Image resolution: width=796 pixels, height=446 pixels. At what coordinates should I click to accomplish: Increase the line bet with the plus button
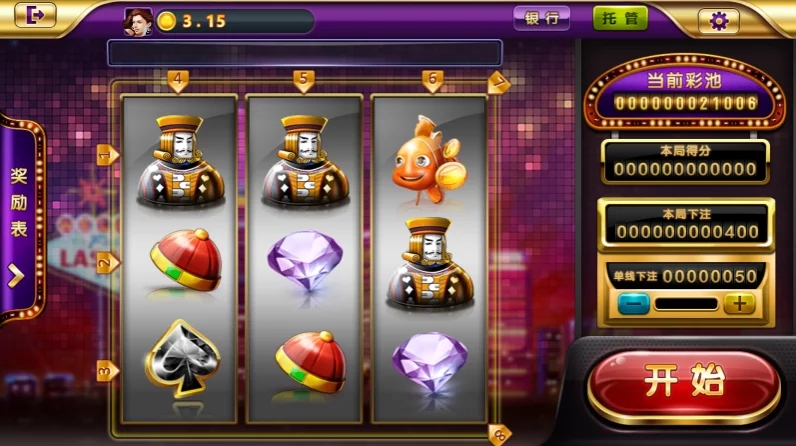pyautogui.click(x=739, y=304)
